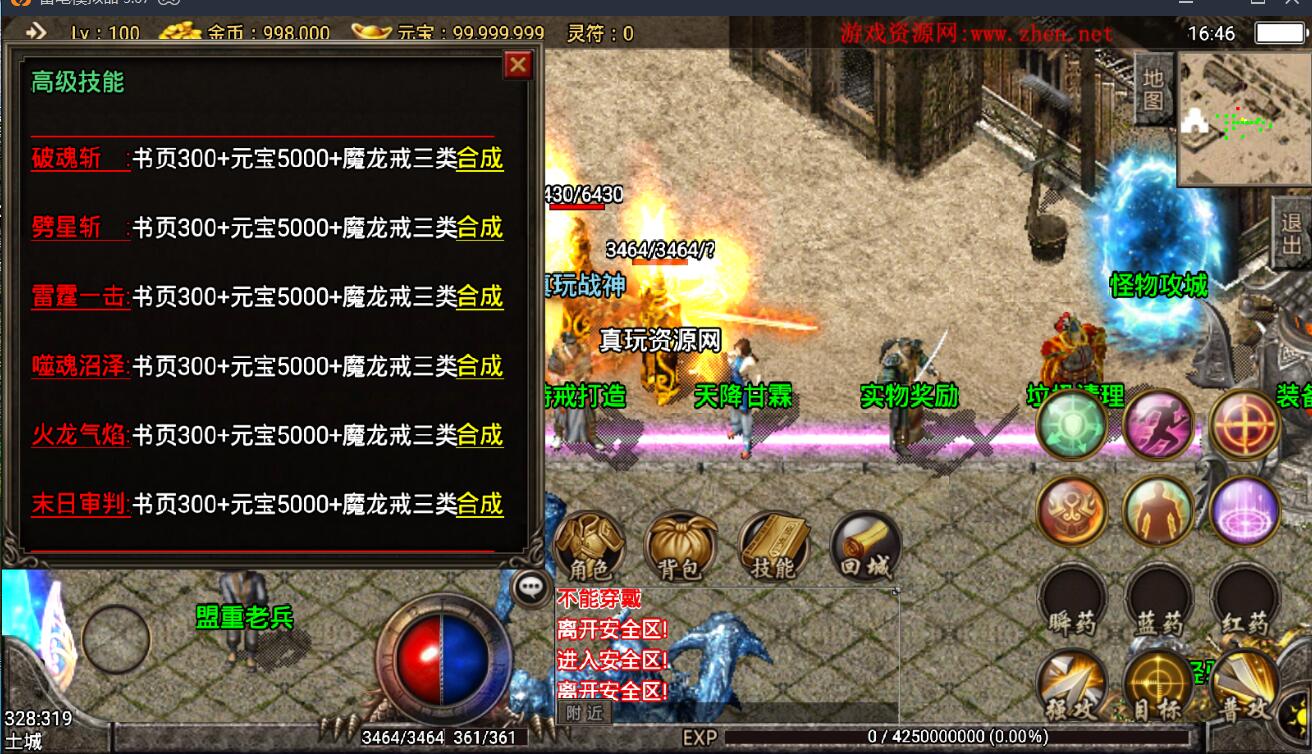The width and height of the screenshot is (1312, 754).
Task: Select 合成 for 噬魂沼泽
Action: tap(479, 366)
